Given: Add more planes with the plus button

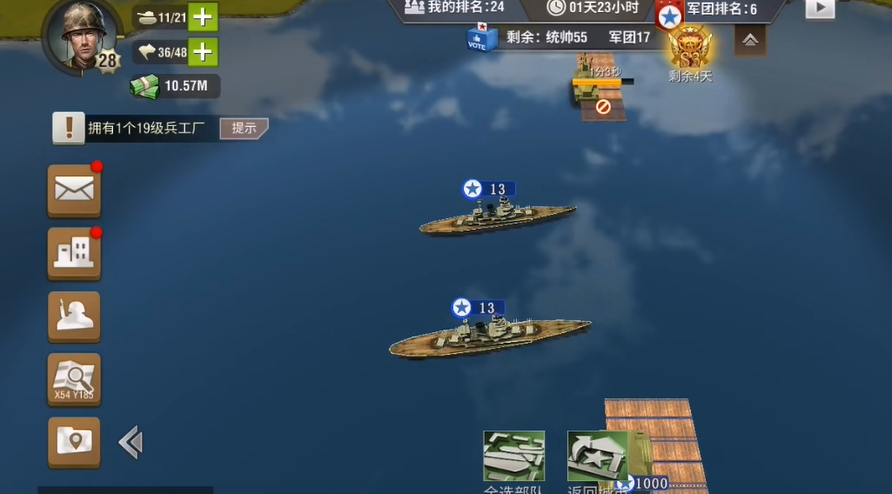Looking at the screenshot, I should click(x=203, y=51).
